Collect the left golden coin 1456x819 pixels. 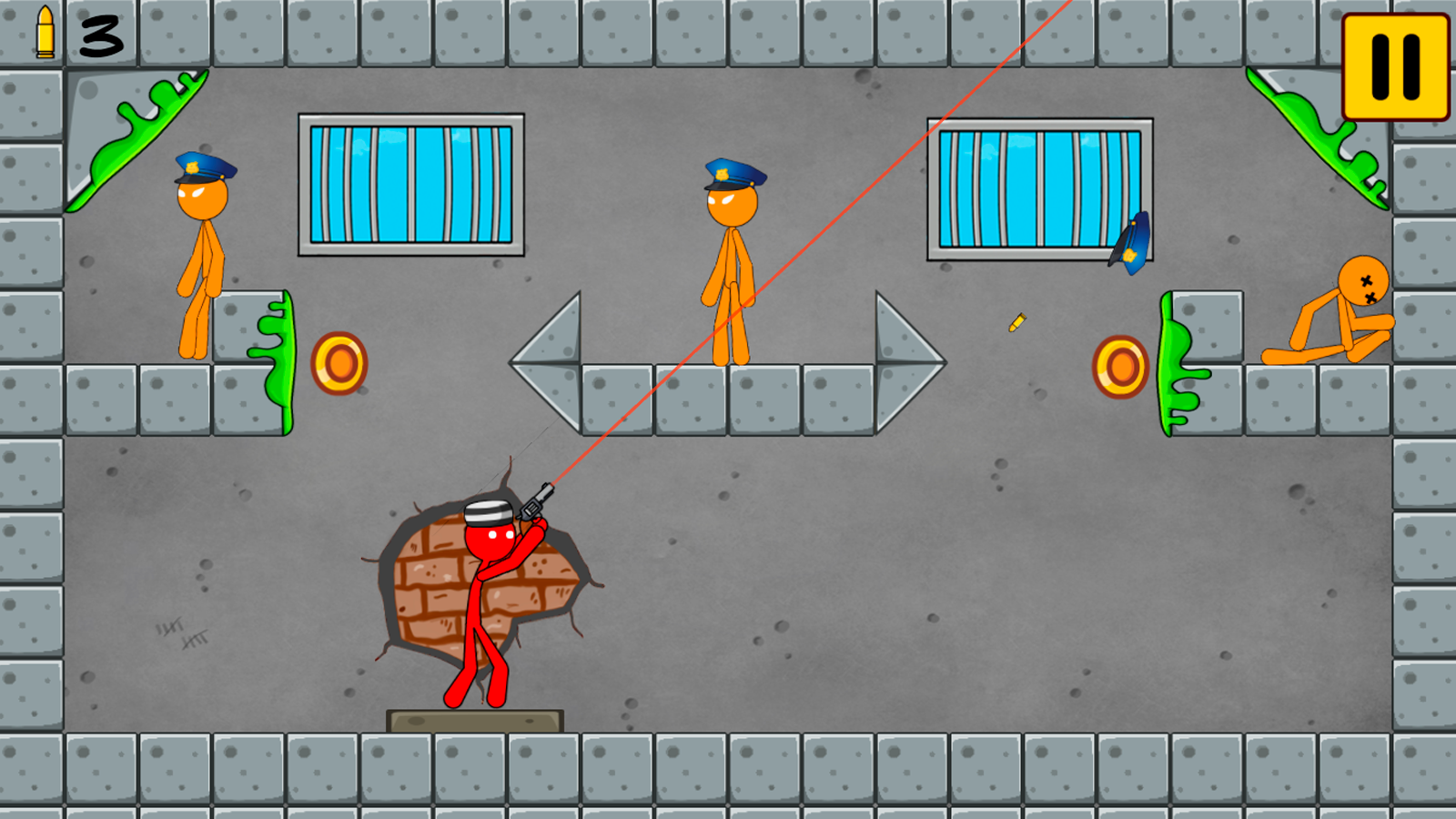pos(340,364)
